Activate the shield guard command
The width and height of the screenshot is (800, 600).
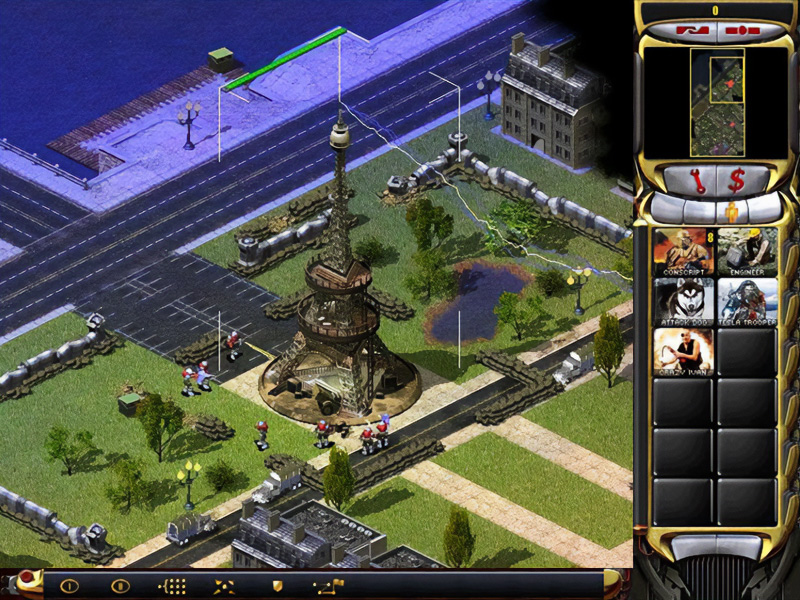(x=277, y=586)
